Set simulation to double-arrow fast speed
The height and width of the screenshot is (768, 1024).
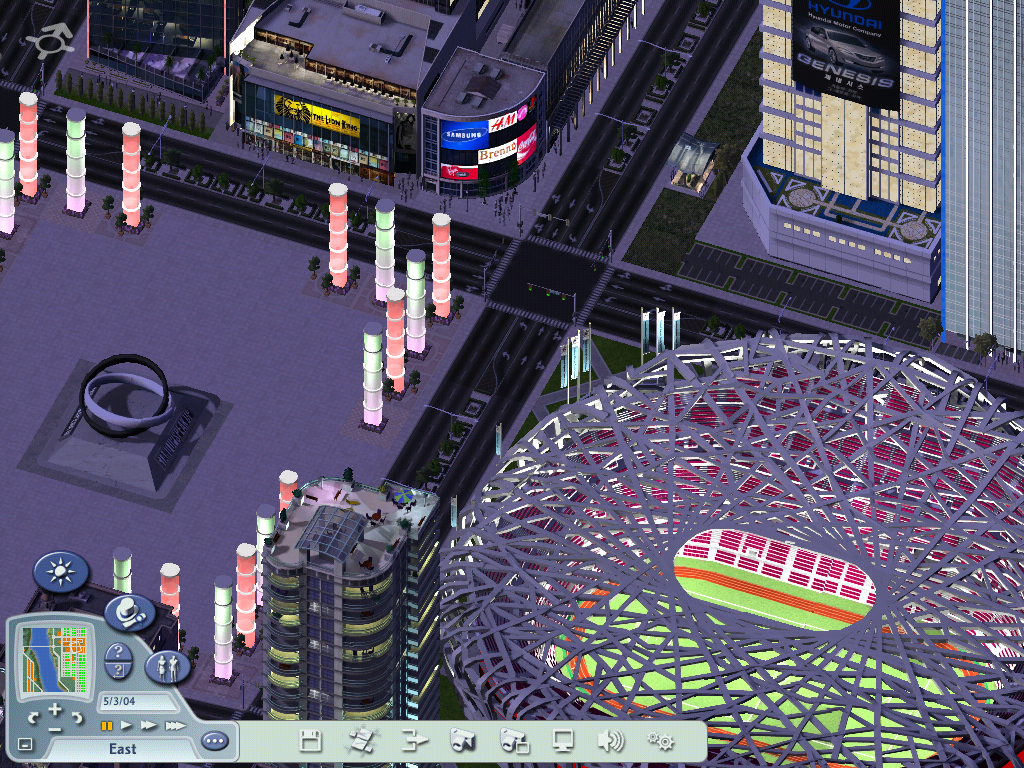[x=149, y=725]
